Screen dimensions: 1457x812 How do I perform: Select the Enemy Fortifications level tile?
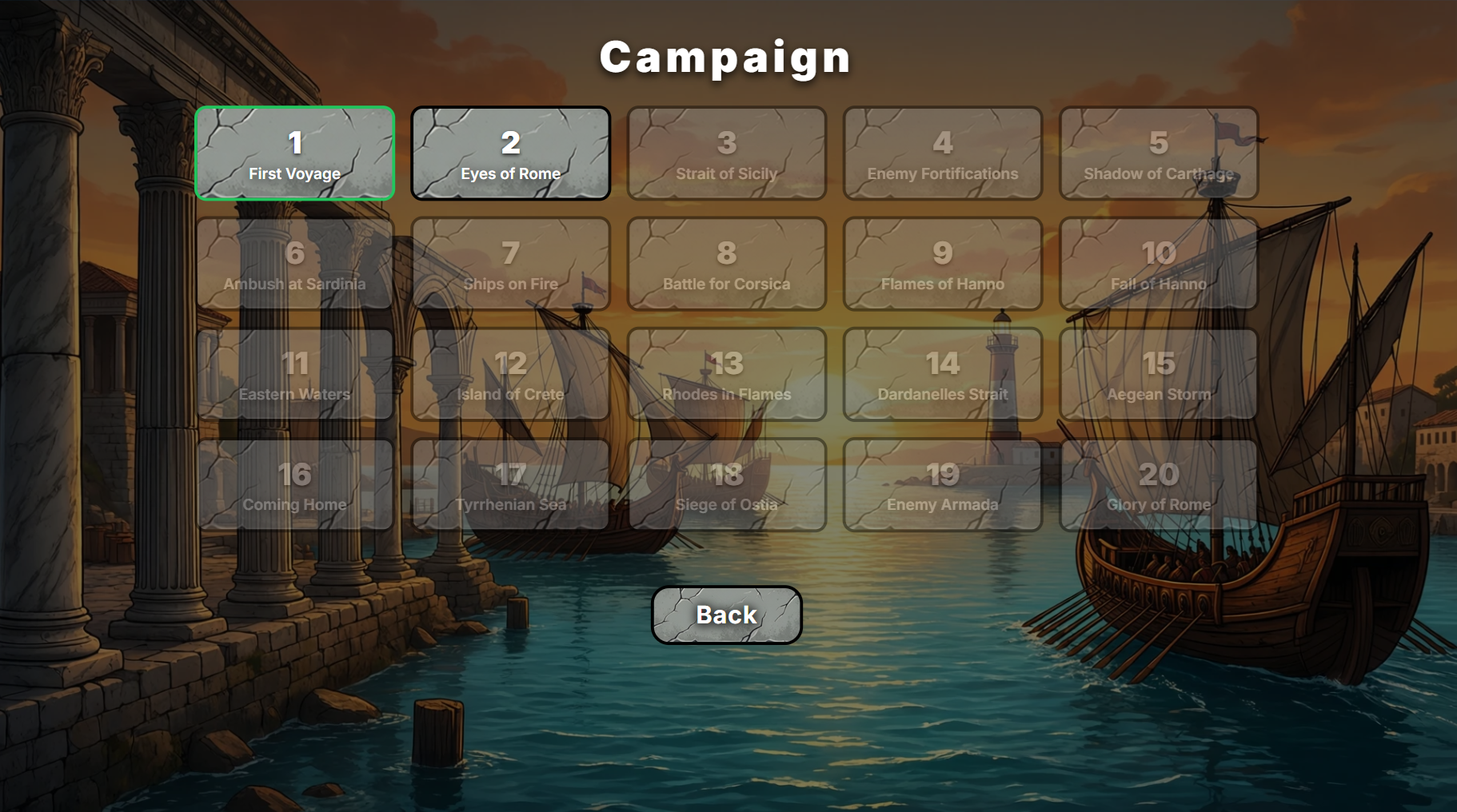[x=943, y=153]
